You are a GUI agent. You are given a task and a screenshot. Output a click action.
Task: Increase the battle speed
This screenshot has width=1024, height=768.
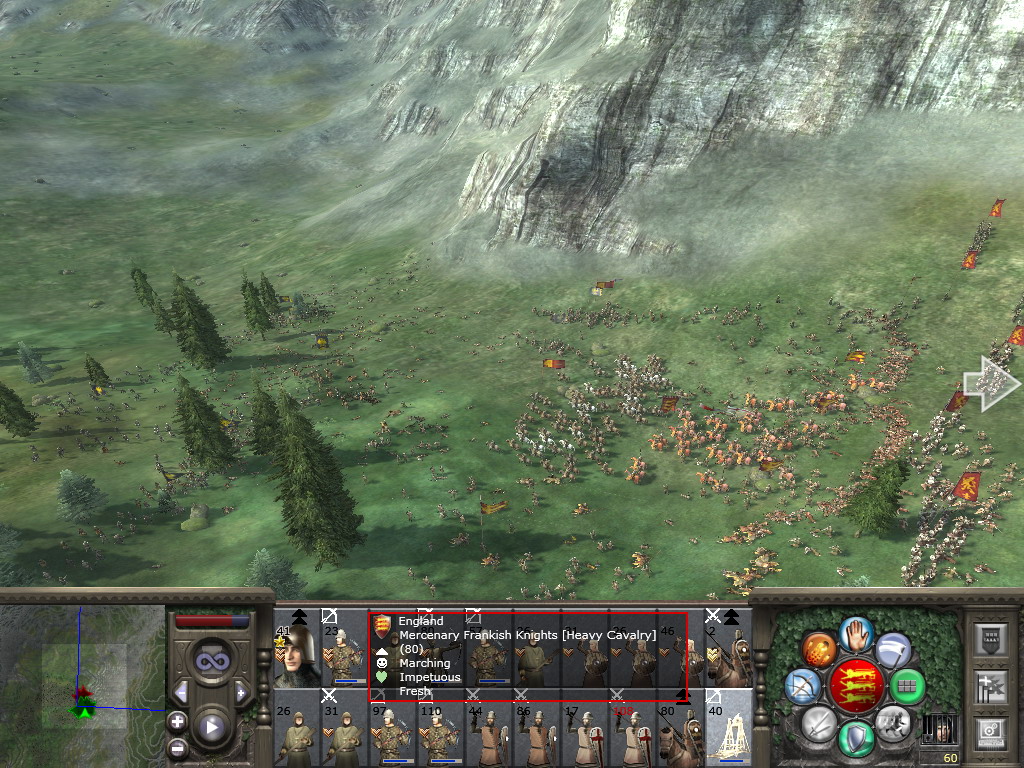click(241, 692)
